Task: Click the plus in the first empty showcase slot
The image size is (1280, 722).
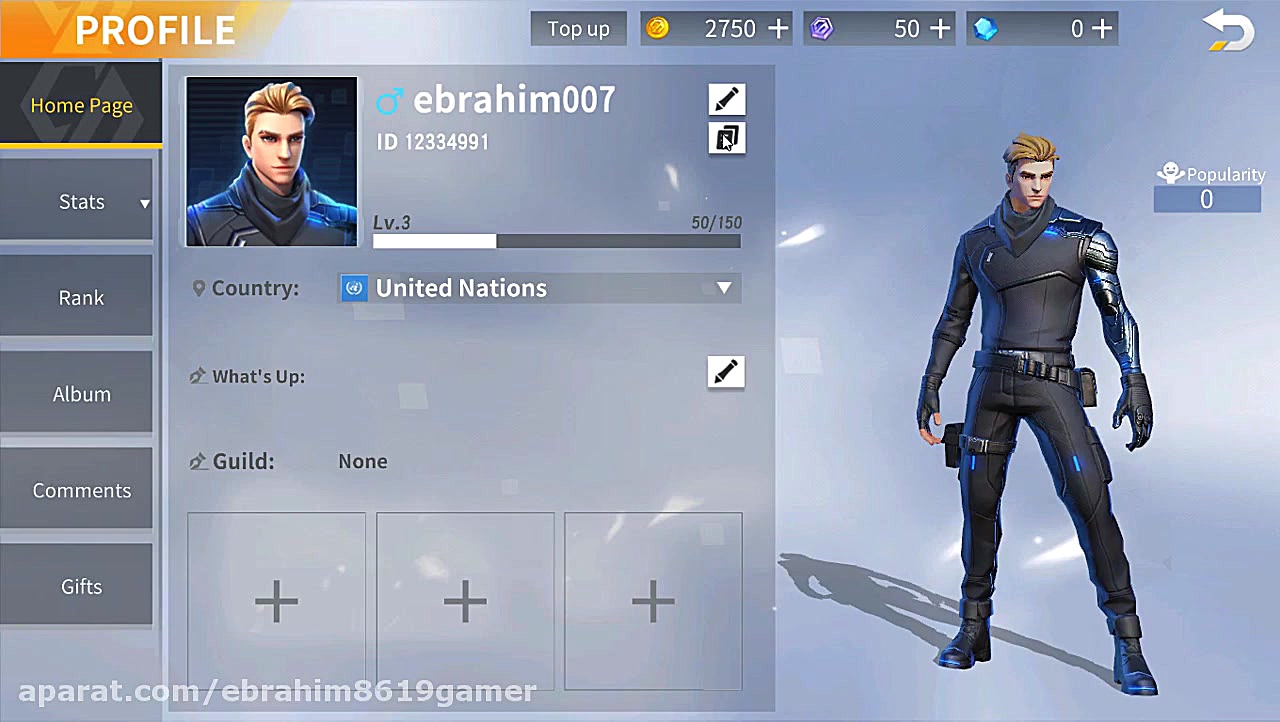Action: click(276, 601)
